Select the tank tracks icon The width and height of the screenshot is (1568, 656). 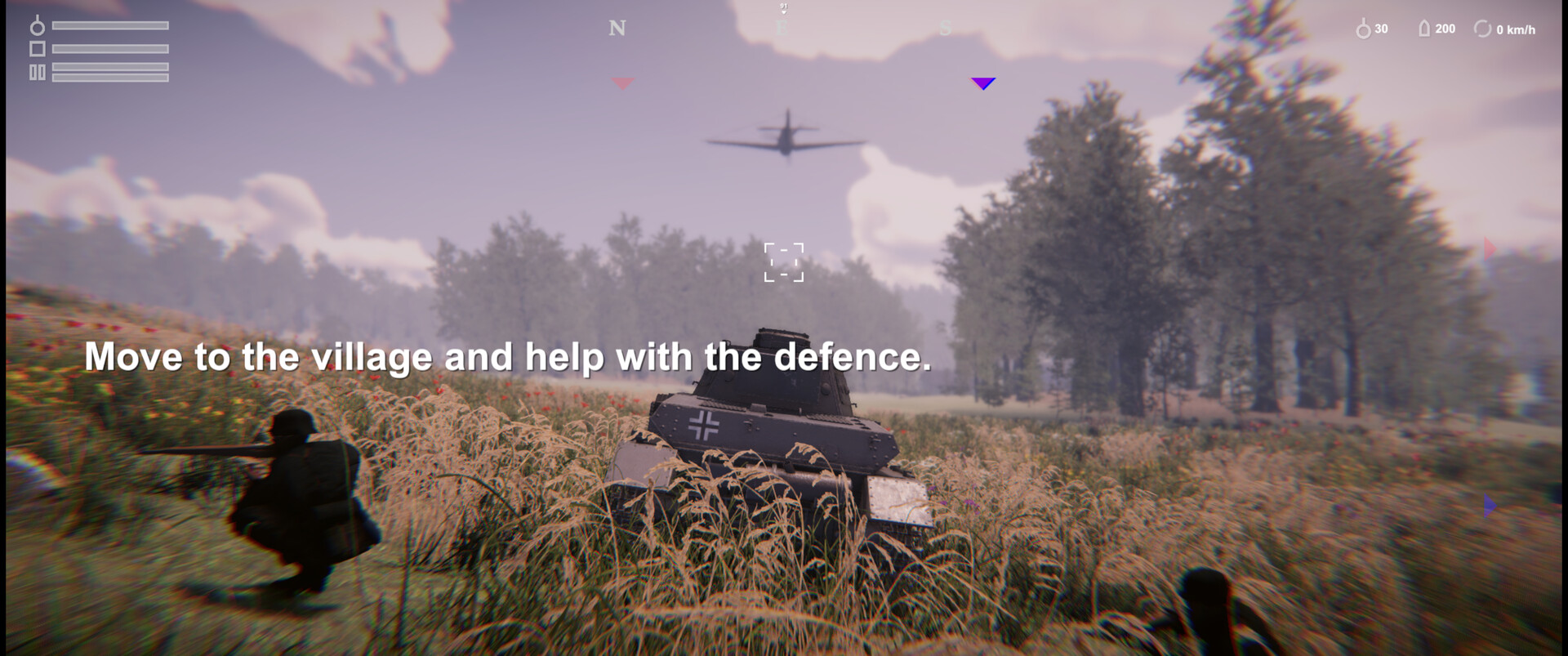click(x=37, y=72)
